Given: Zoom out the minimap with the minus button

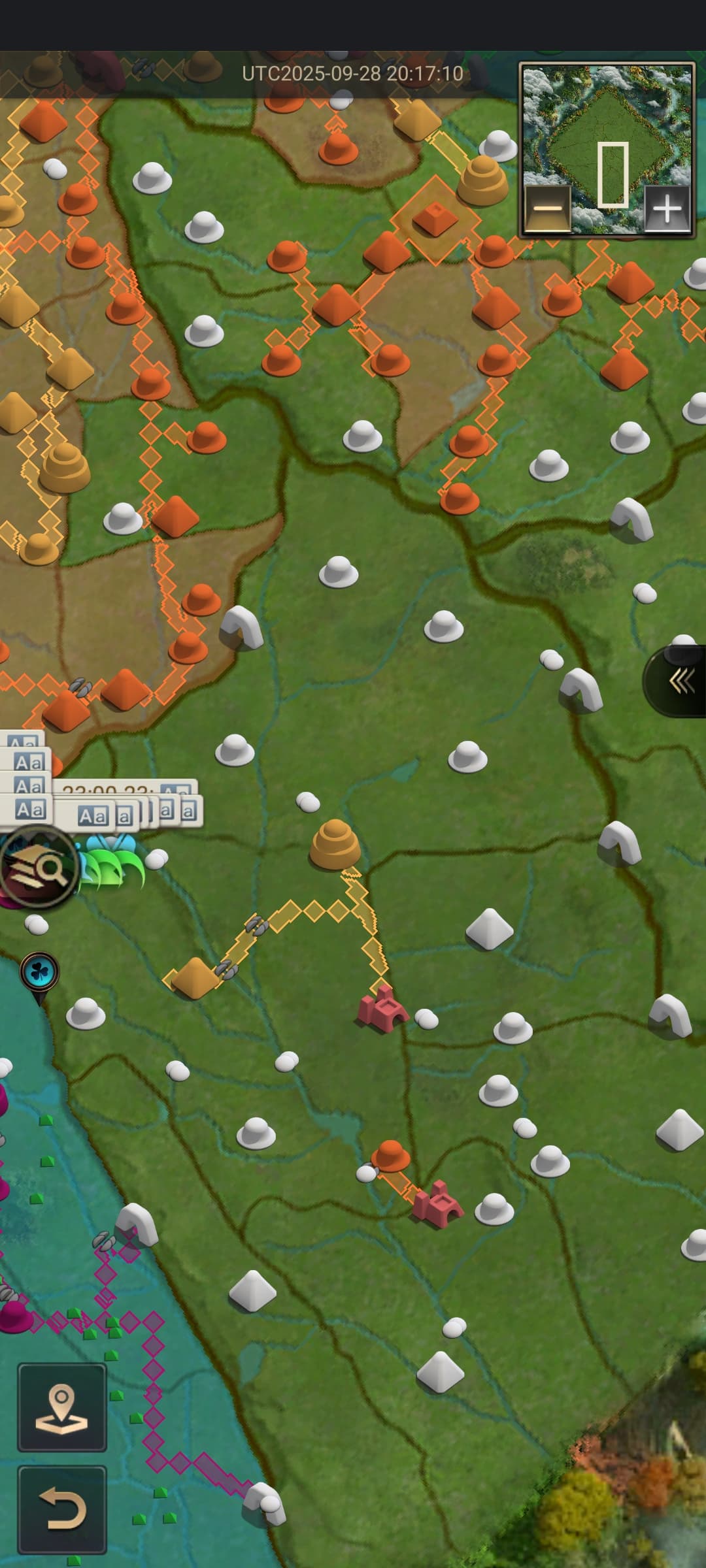Looking at the screenshot, I should point(548,209).
